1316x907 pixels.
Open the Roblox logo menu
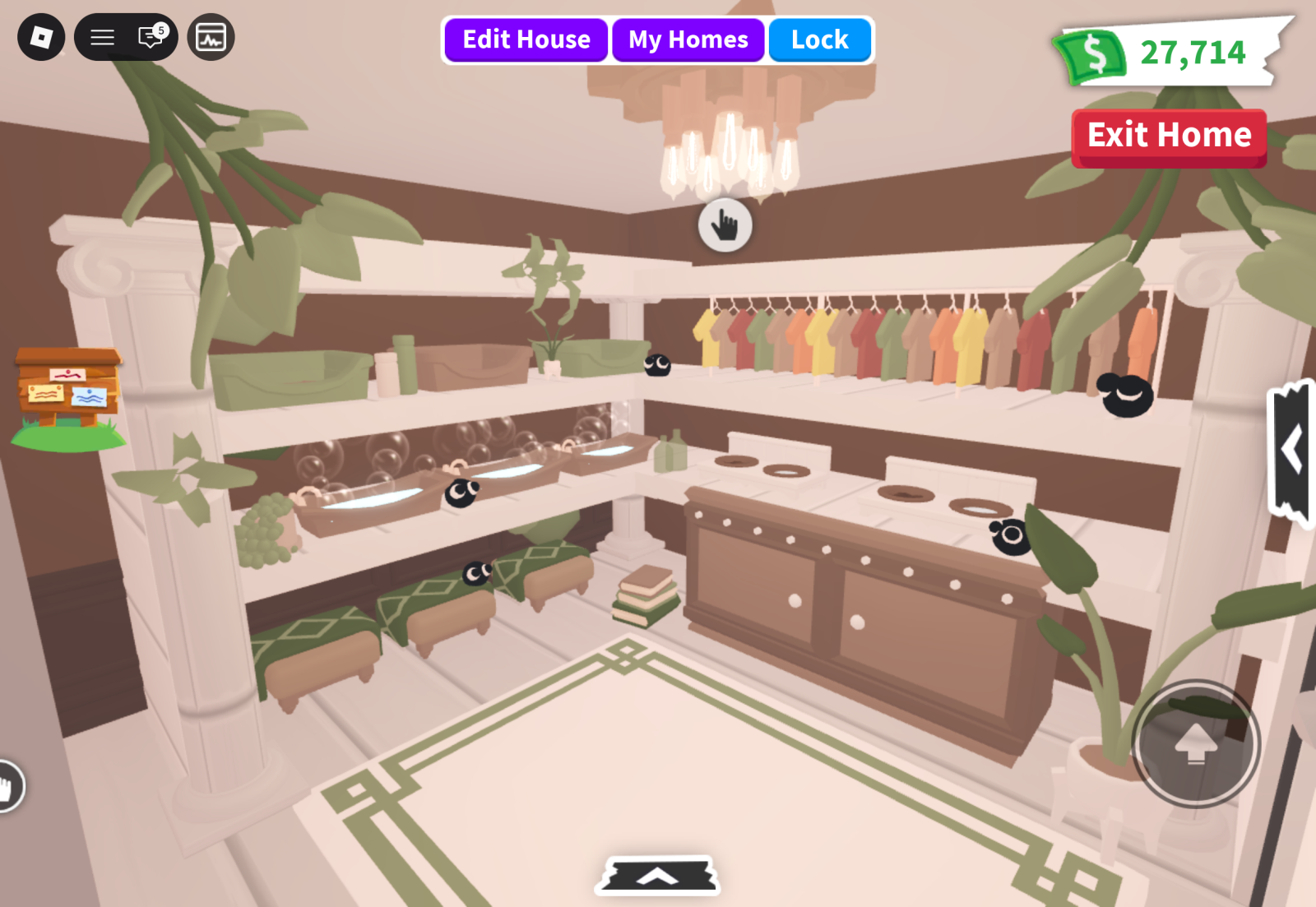coord(41,37)
